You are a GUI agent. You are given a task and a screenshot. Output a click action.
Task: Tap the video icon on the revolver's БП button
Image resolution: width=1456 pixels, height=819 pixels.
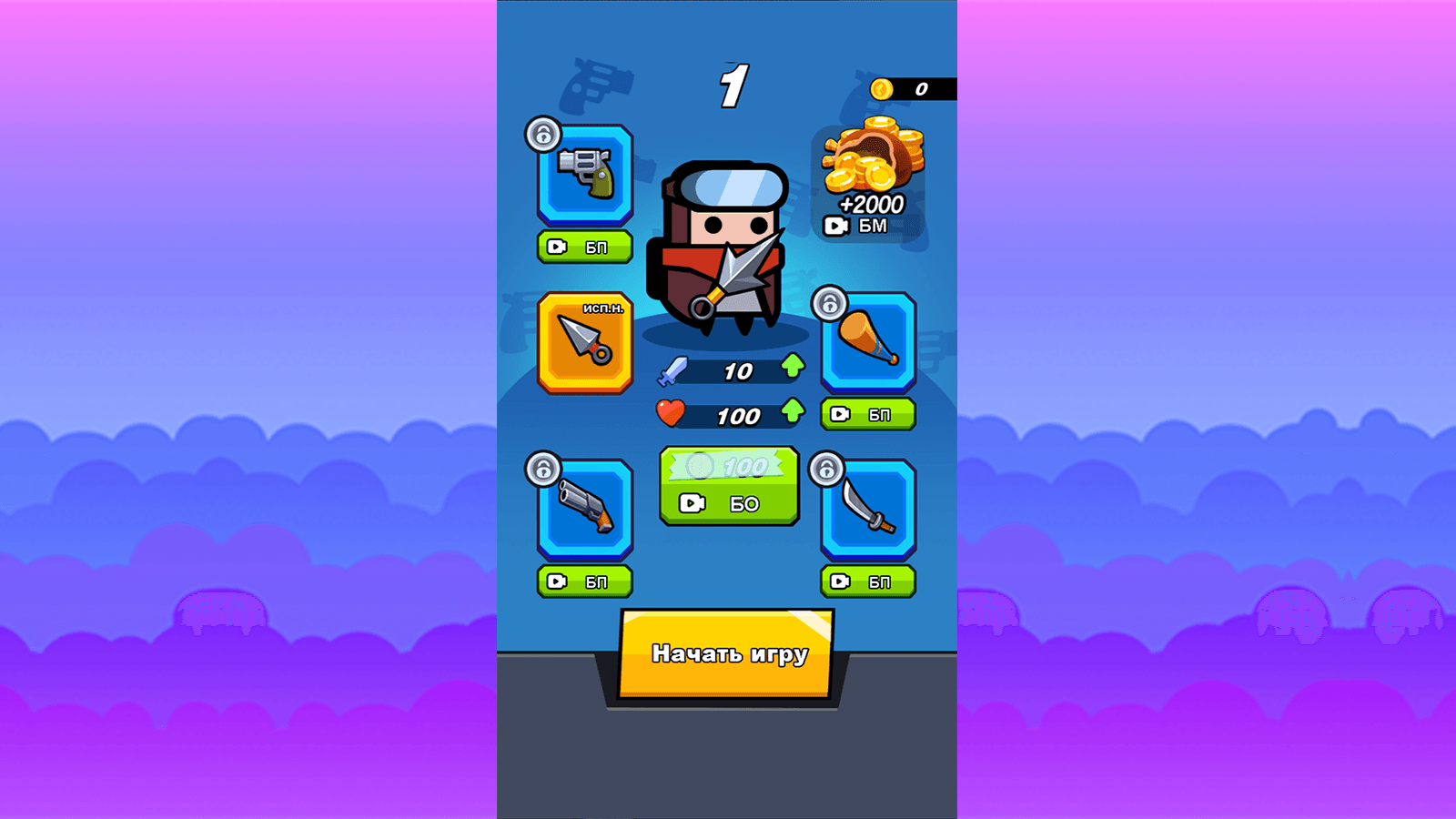click(557, 246)
